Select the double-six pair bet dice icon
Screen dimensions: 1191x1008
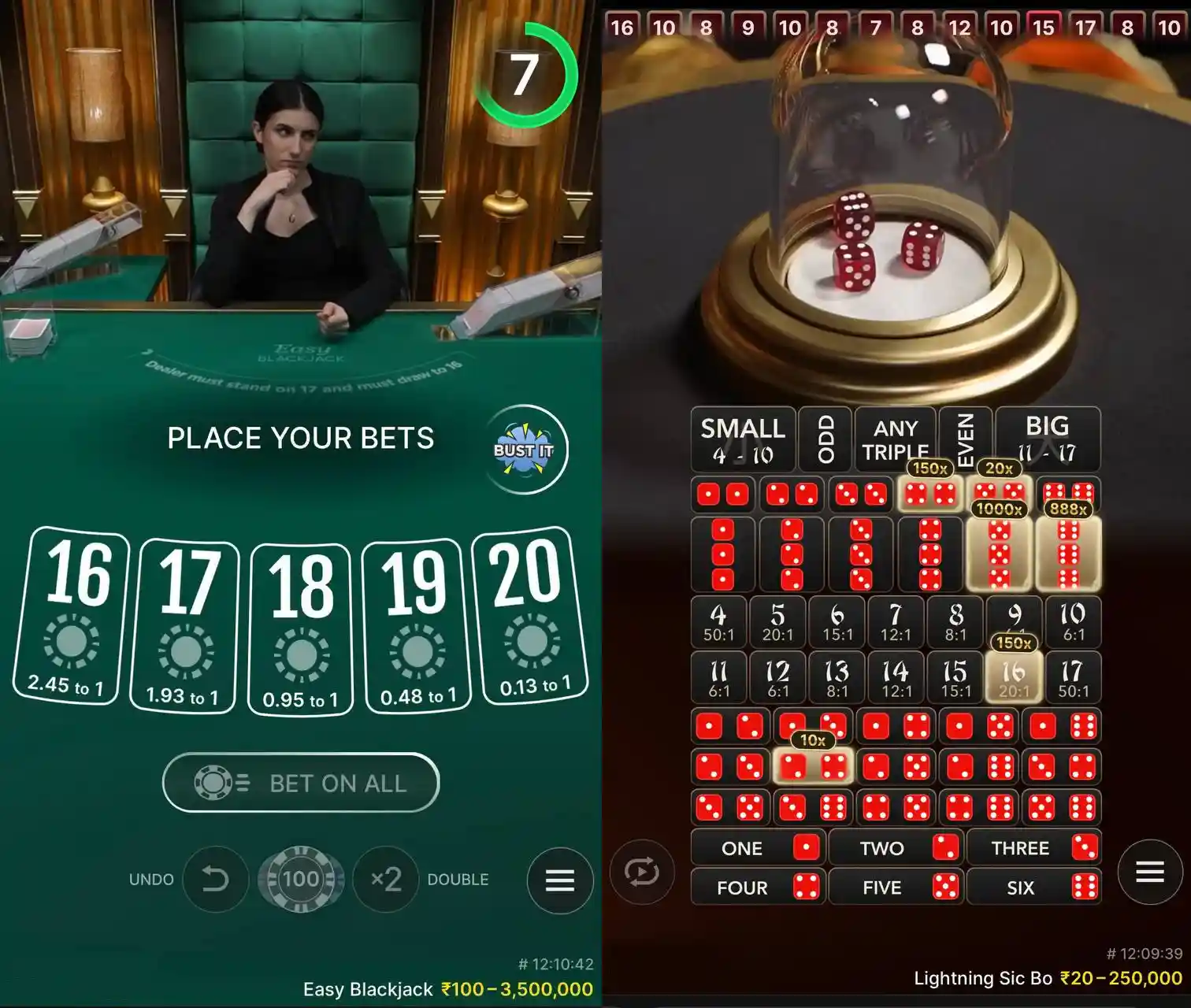click(x=1070, y=494)
